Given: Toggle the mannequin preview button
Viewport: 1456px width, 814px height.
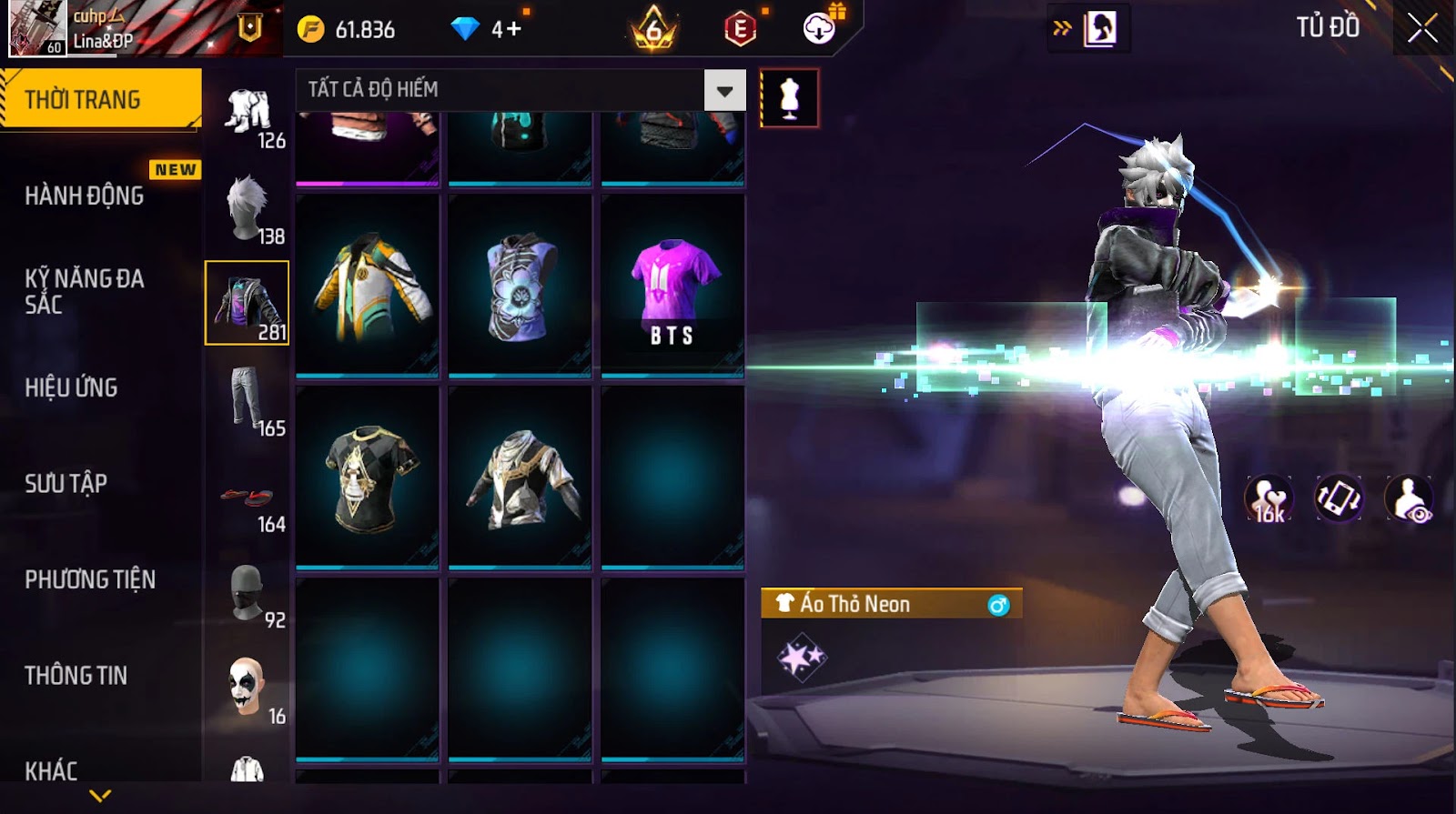Looking at the screenshot, I should [789, 98].
